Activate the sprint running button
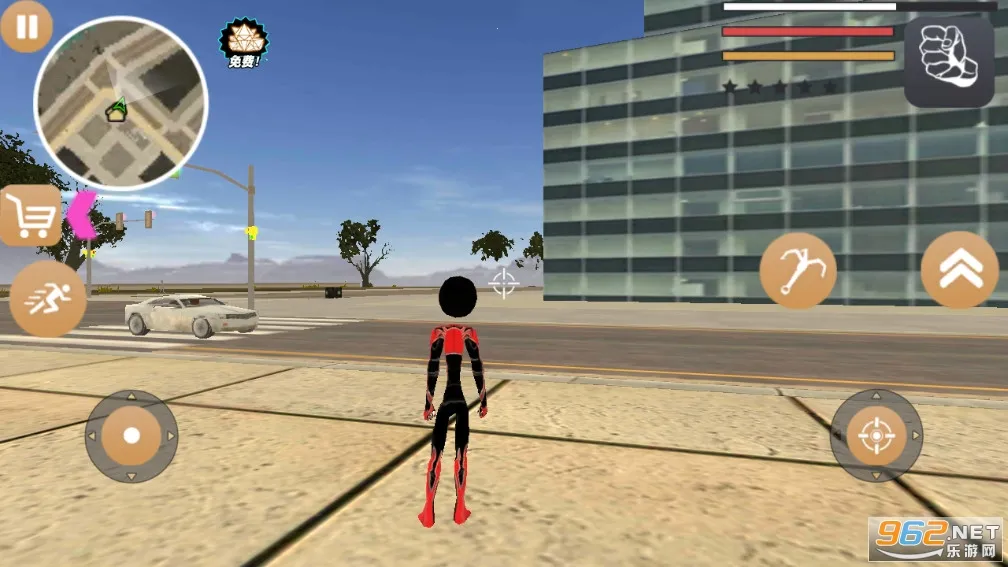This screenshot has height=567, width=1008. point(47,299)
